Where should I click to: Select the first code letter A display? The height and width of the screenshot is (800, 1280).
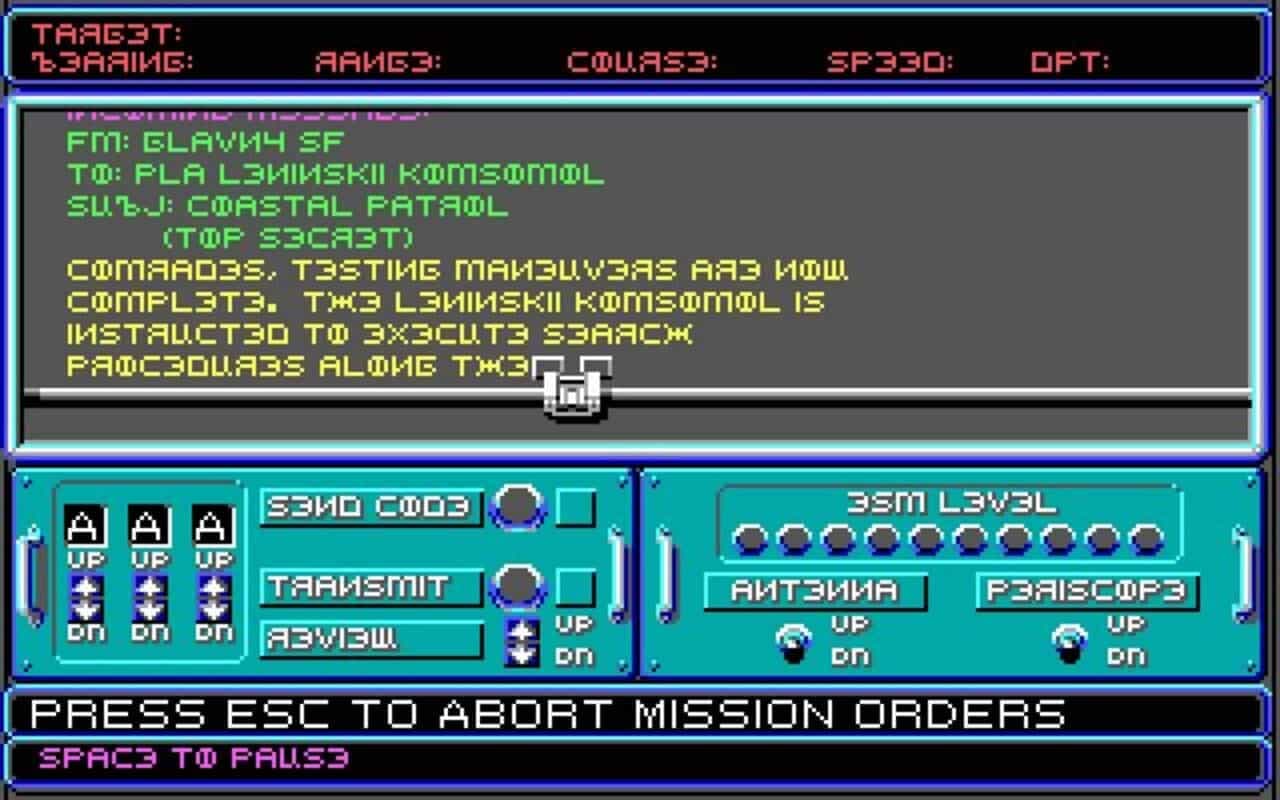82,525
